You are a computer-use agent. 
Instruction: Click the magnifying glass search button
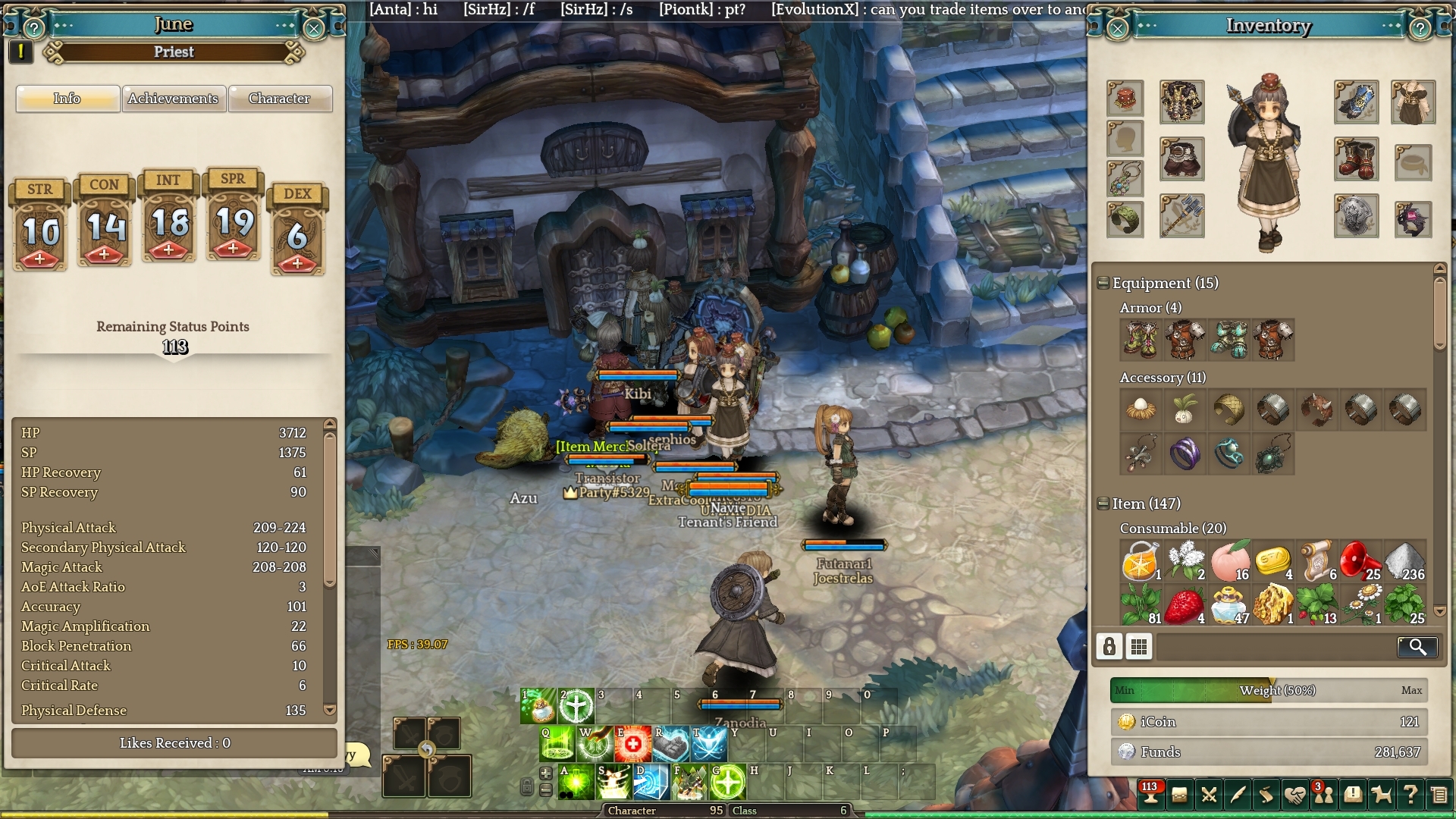pos(1417,647)
